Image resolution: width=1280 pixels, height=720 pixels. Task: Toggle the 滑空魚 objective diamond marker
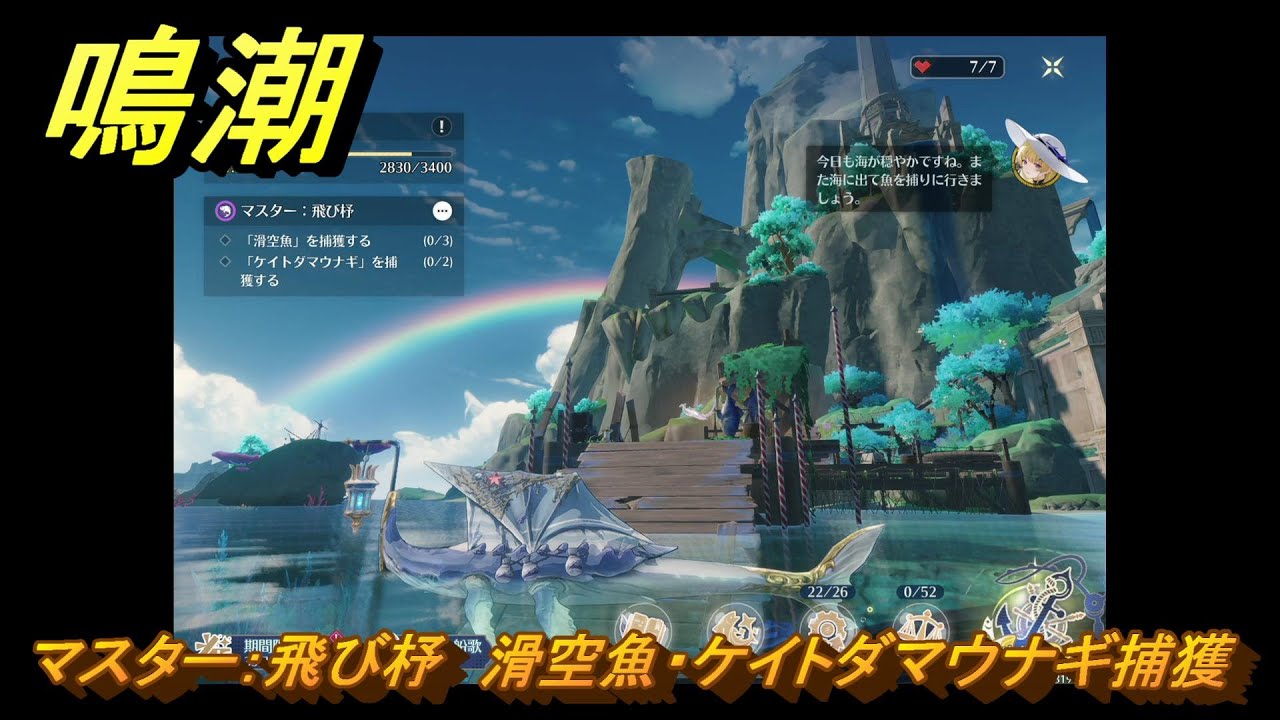pos(223,241)
